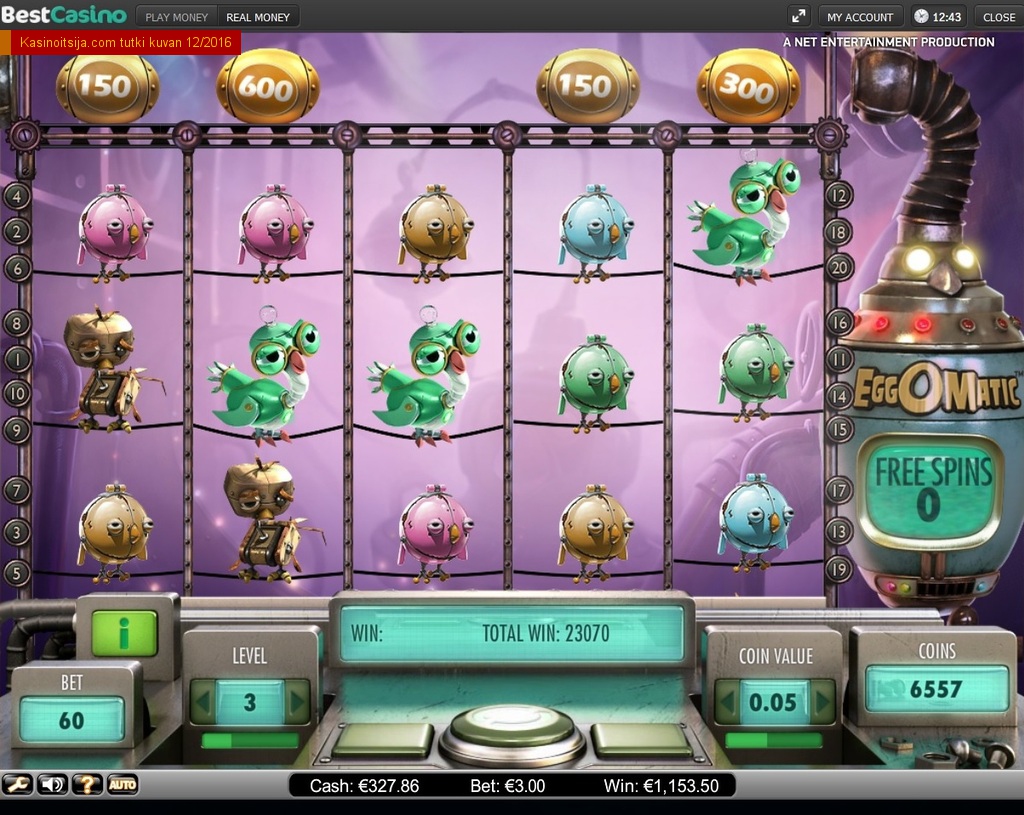Screen dimensions: 1024x815
Task: Increase the bet level
Action: click(x=297, y=702)
